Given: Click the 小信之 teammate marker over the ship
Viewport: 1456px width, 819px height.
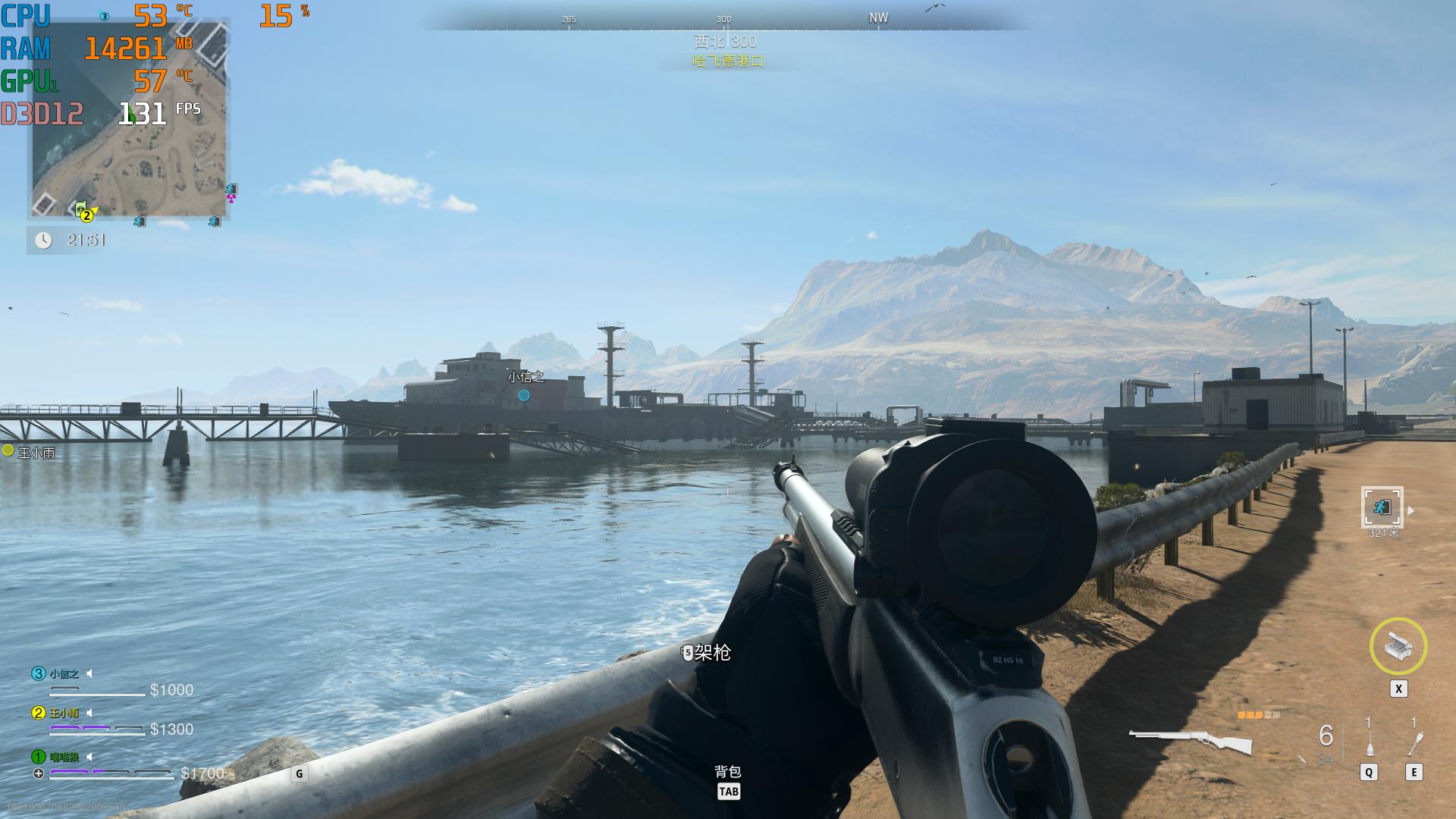Looking at the screenshot, I should pyautogui.click(x=524, y=394).
